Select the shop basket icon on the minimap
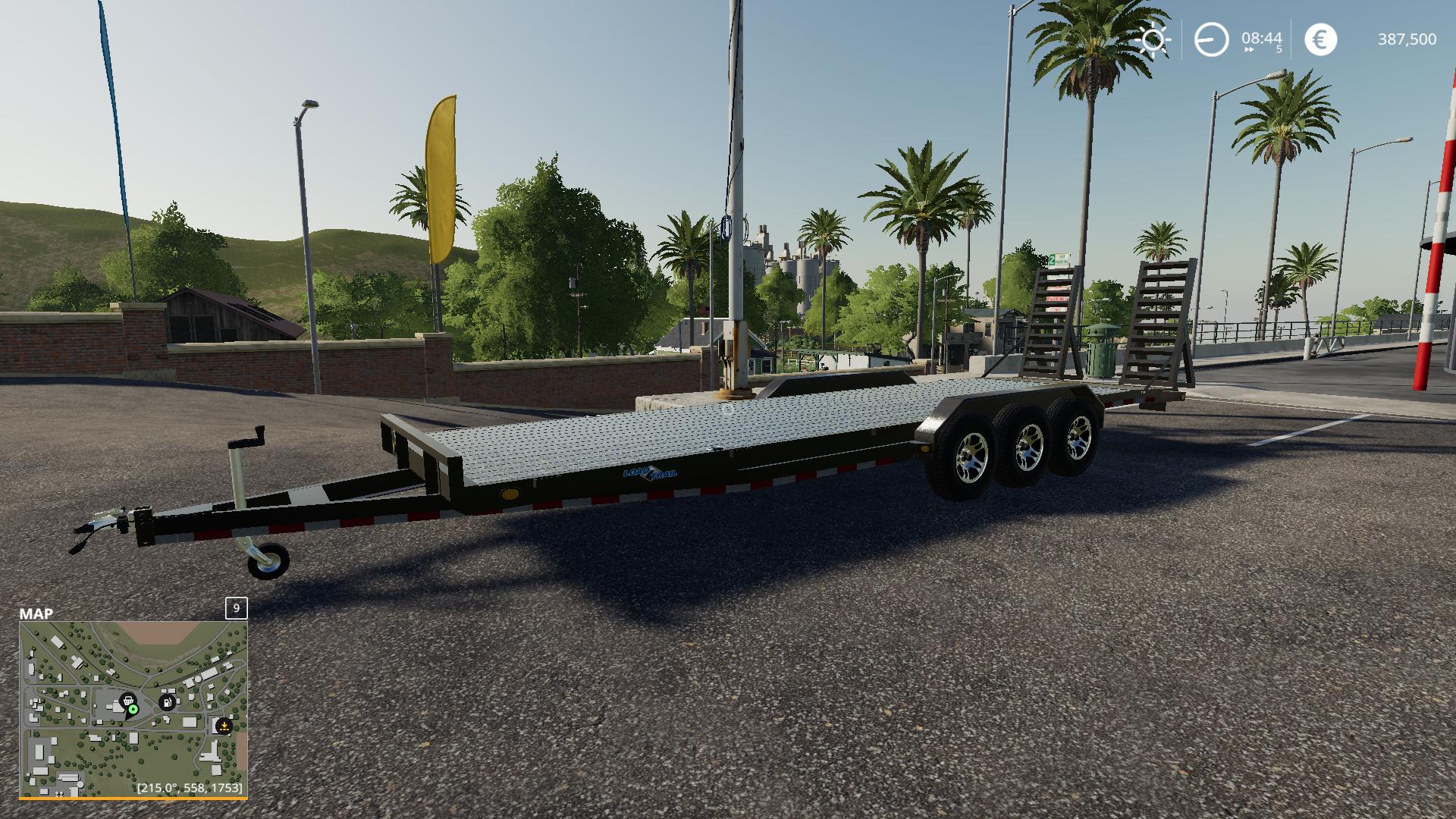The width and height of the screenshot is (1456, 819). pos(129,701)
